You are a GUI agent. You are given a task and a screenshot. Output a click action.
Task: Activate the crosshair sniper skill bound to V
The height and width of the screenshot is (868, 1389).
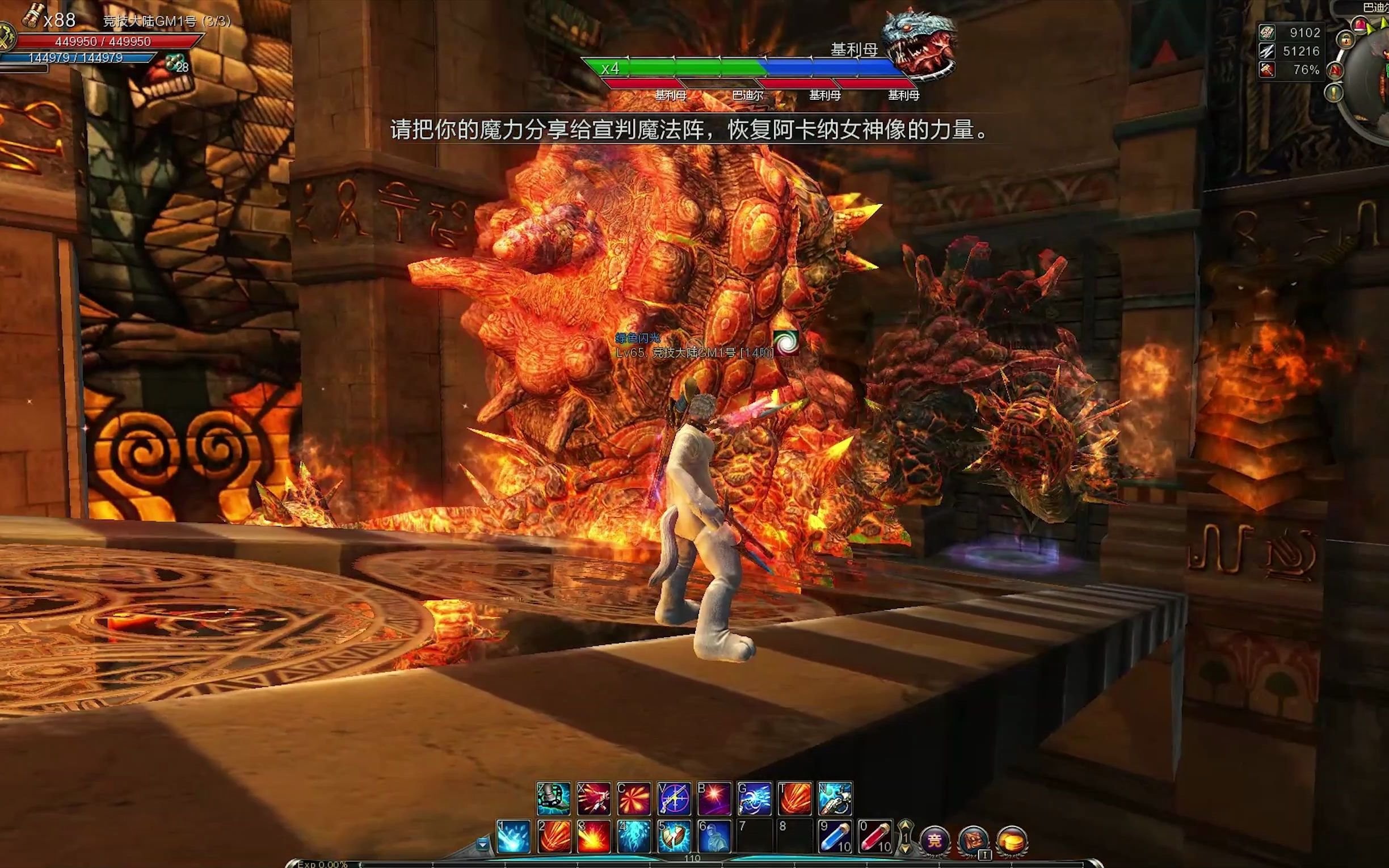pyautogui.click(x=674, y=798)
